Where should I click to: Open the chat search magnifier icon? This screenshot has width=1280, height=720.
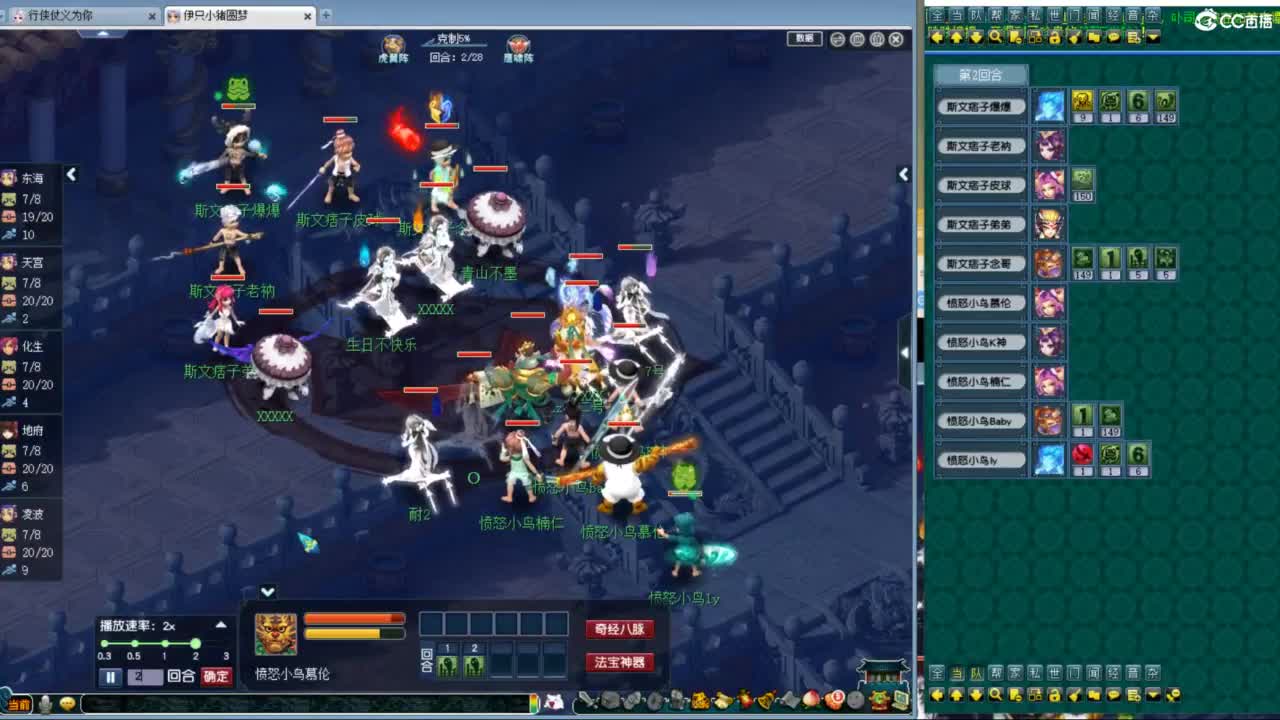(997, 38)
